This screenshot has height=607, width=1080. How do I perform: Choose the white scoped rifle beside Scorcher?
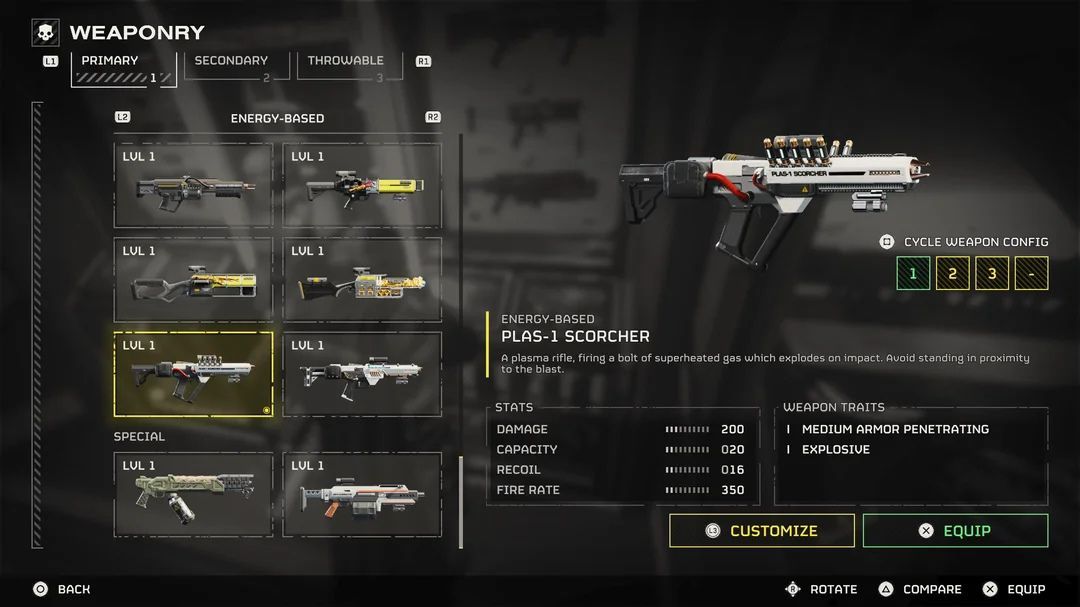coord(362,374)
